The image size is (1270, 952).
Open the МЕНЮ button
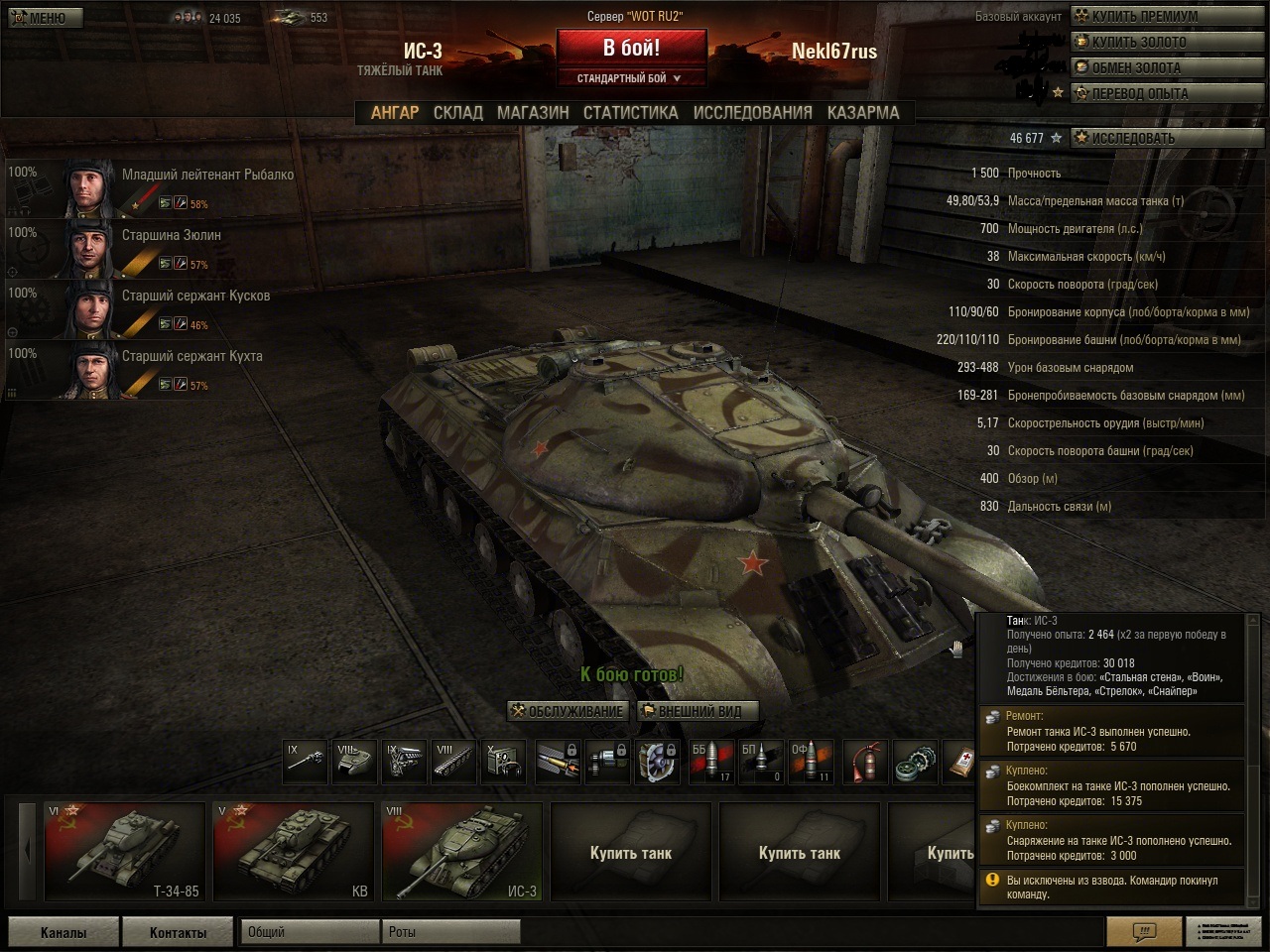pos(45,18)
